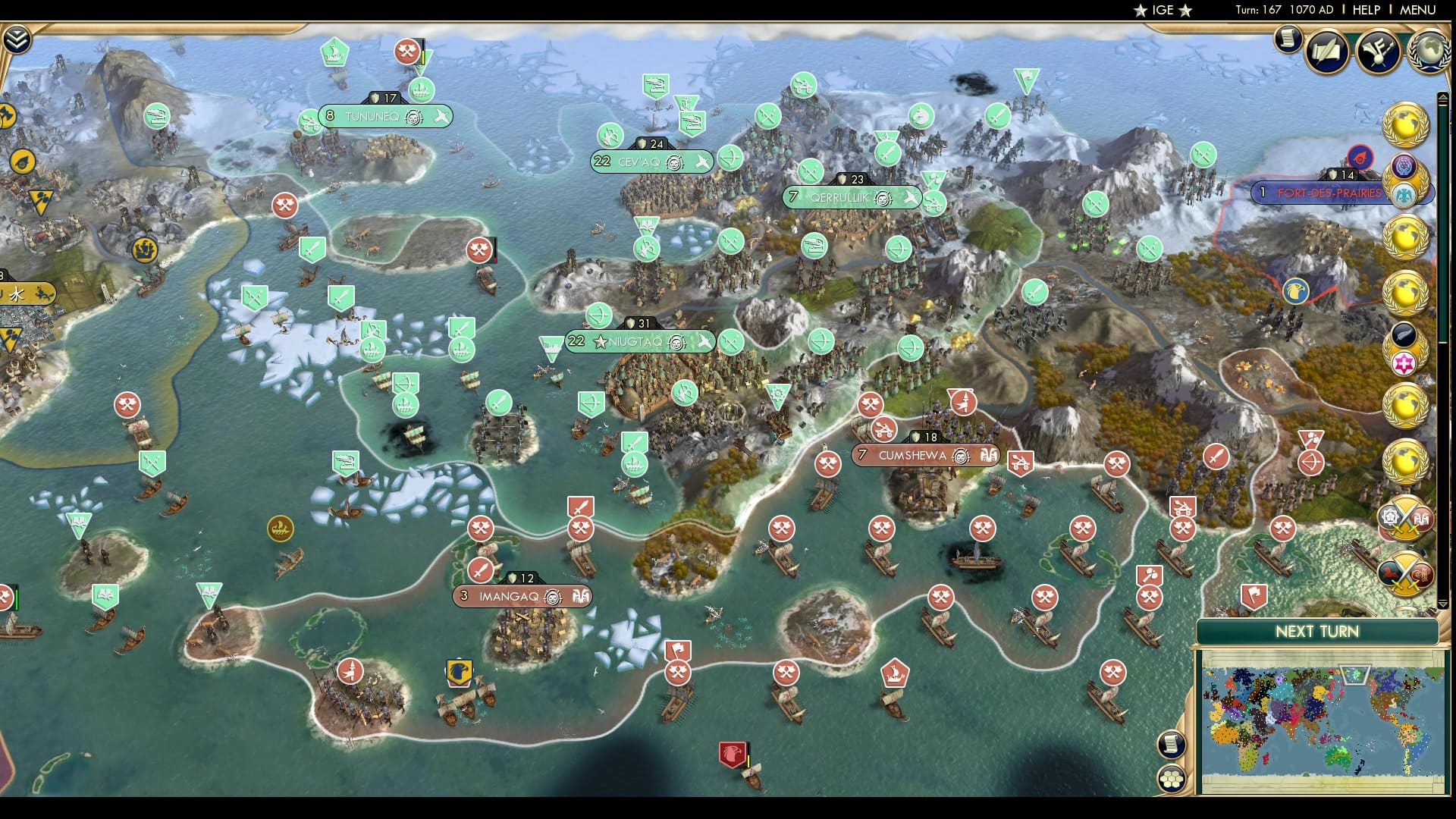
Task: Click the pink city-state quest notification icon
Action: point(1404,362)
